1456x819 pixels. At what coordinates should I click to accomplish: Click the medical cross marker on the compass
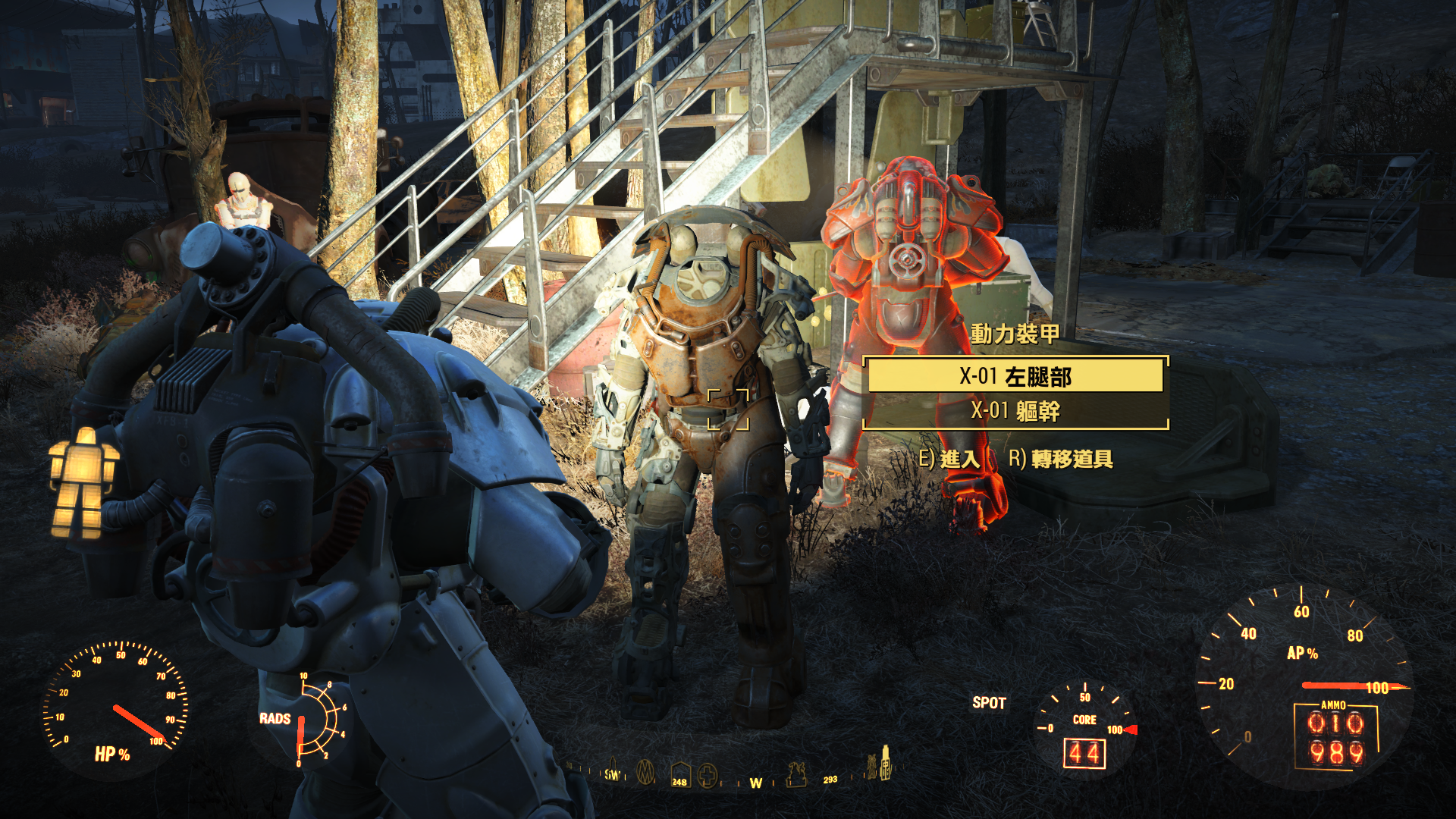click(x=708, y=775)
